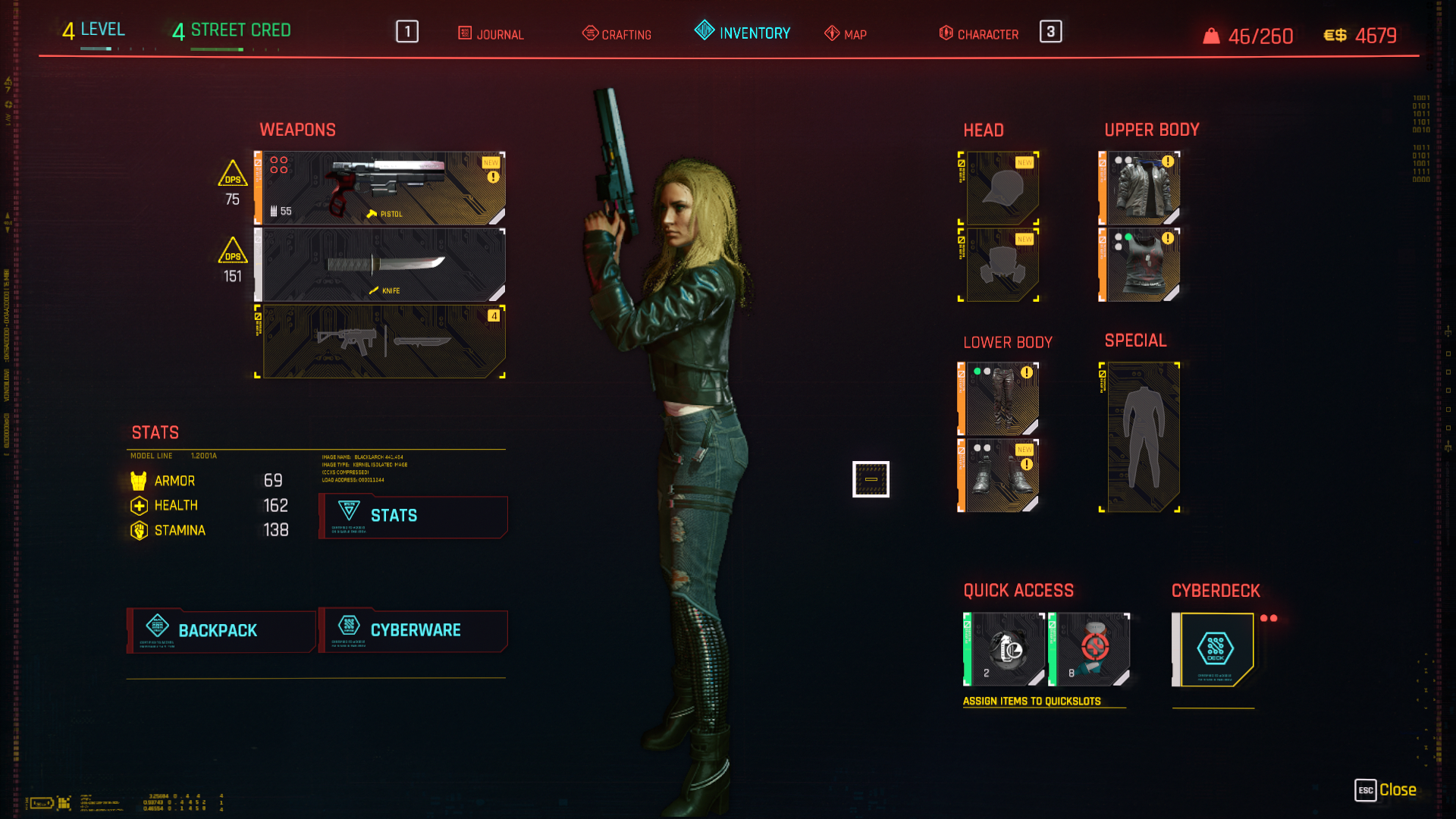Select the equipped pistol weapon slot
Image resolution: width=1456 pixels, height=819 pixels.
pyautogui.click(x=381, y=188)
